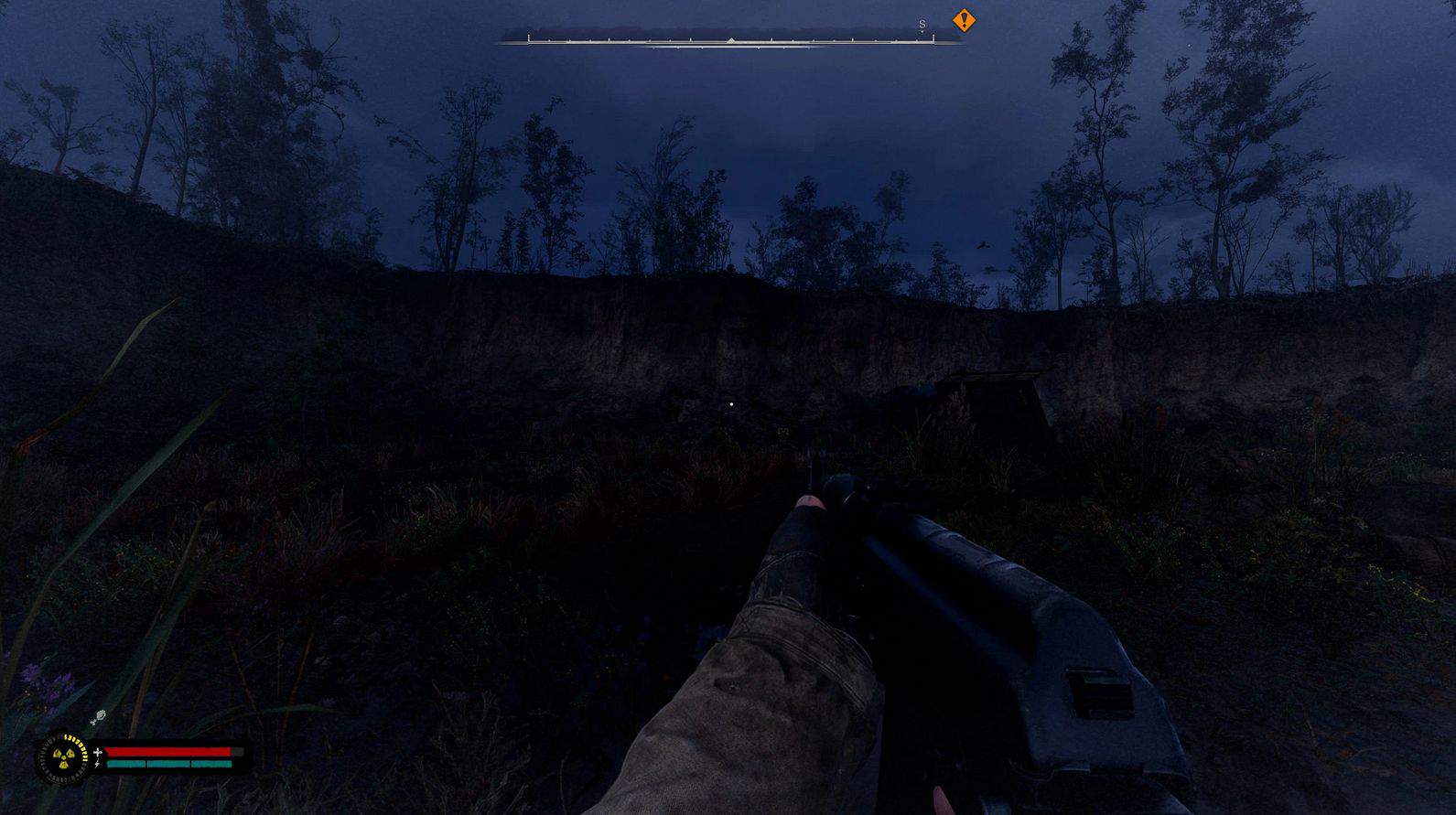Click the yellow radiation trefoil gauge
Screen dimensions: 1456x815
pos(61,757)
